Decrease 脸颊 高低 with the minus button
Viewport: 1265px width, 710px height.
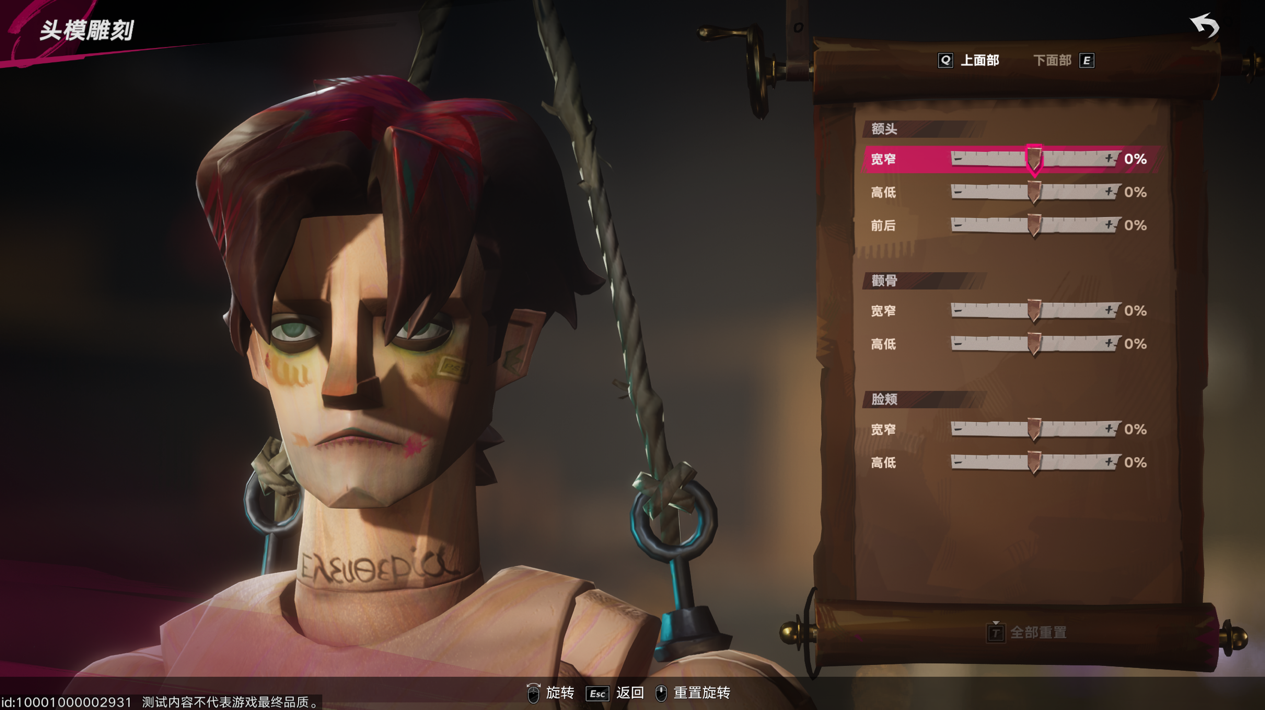[958, 462]
